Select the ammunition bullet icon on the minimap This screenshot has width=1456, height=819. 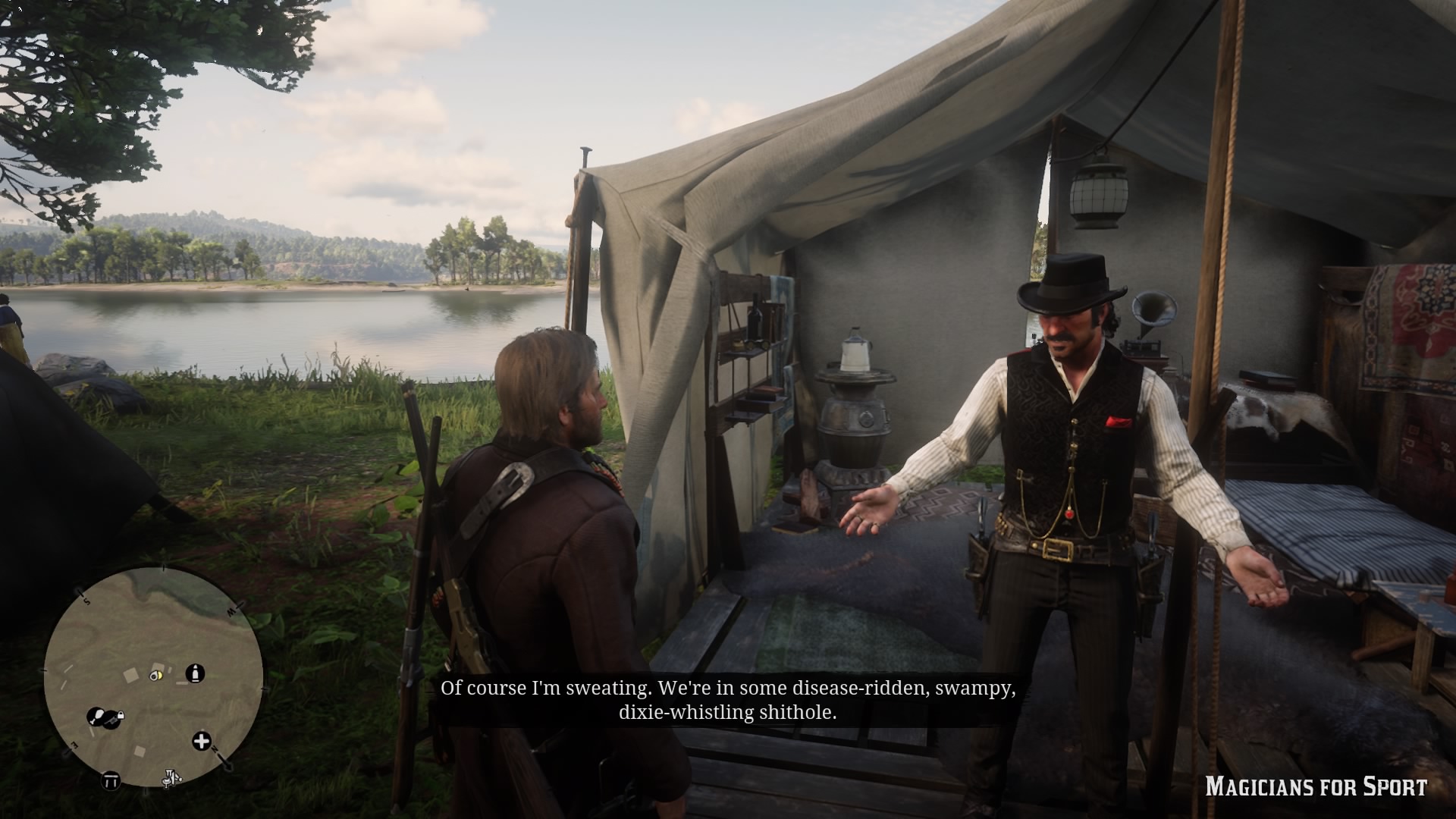195,674
